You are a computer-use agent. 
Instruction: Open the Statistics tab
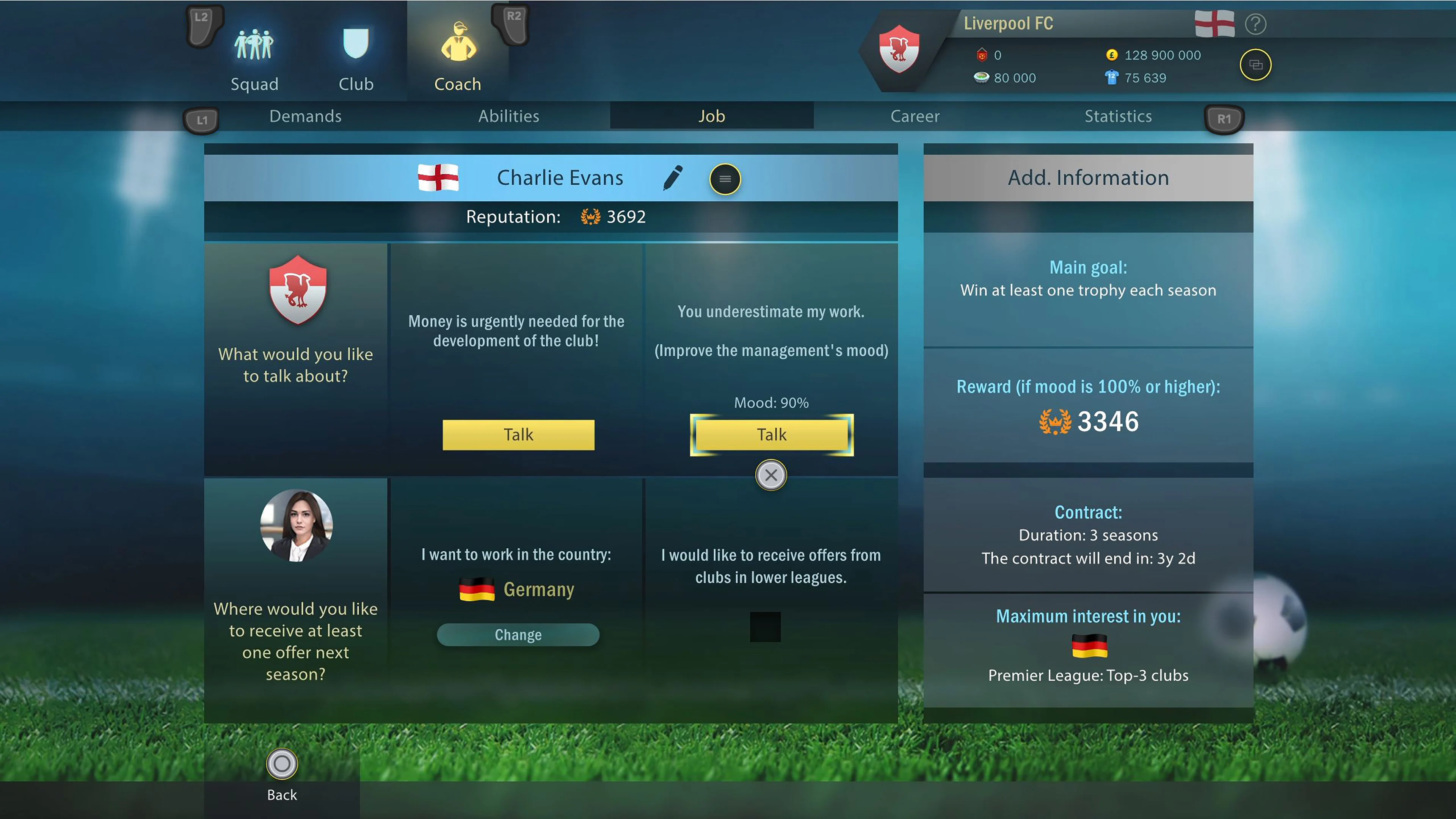tap(1117, 116)
